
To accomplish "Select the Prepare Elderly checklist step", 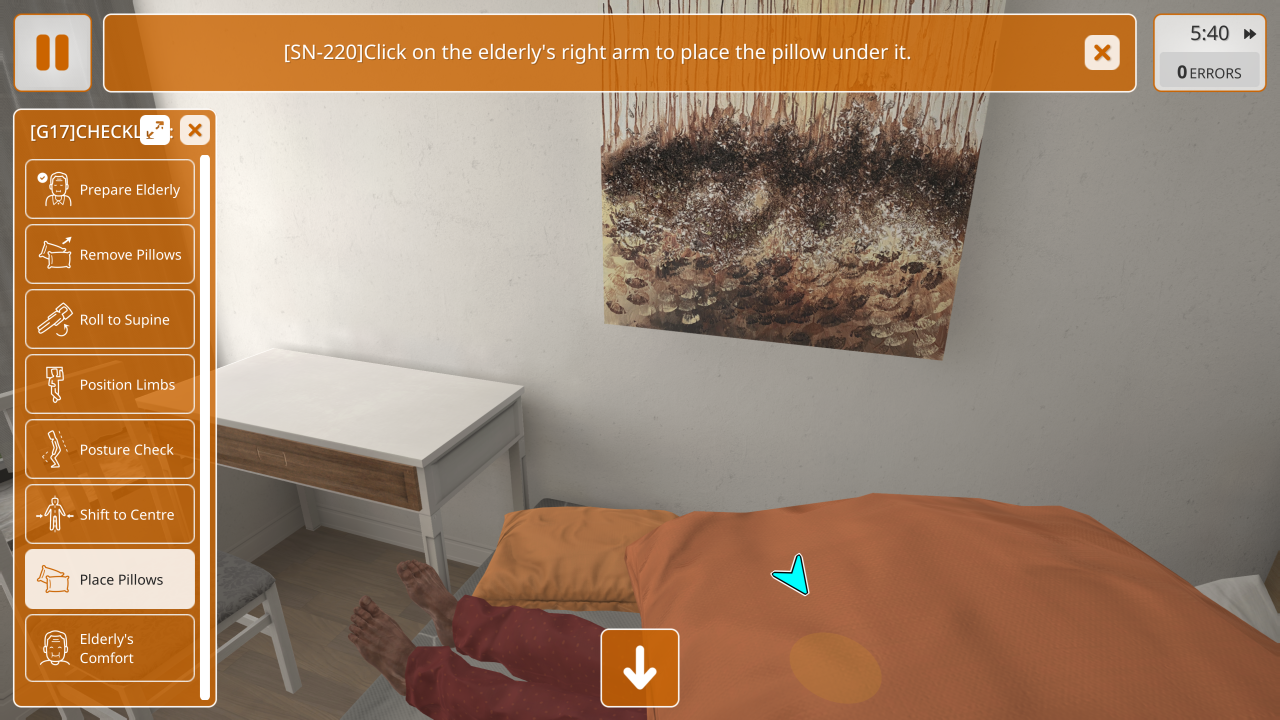I will (x=110, y=189).
